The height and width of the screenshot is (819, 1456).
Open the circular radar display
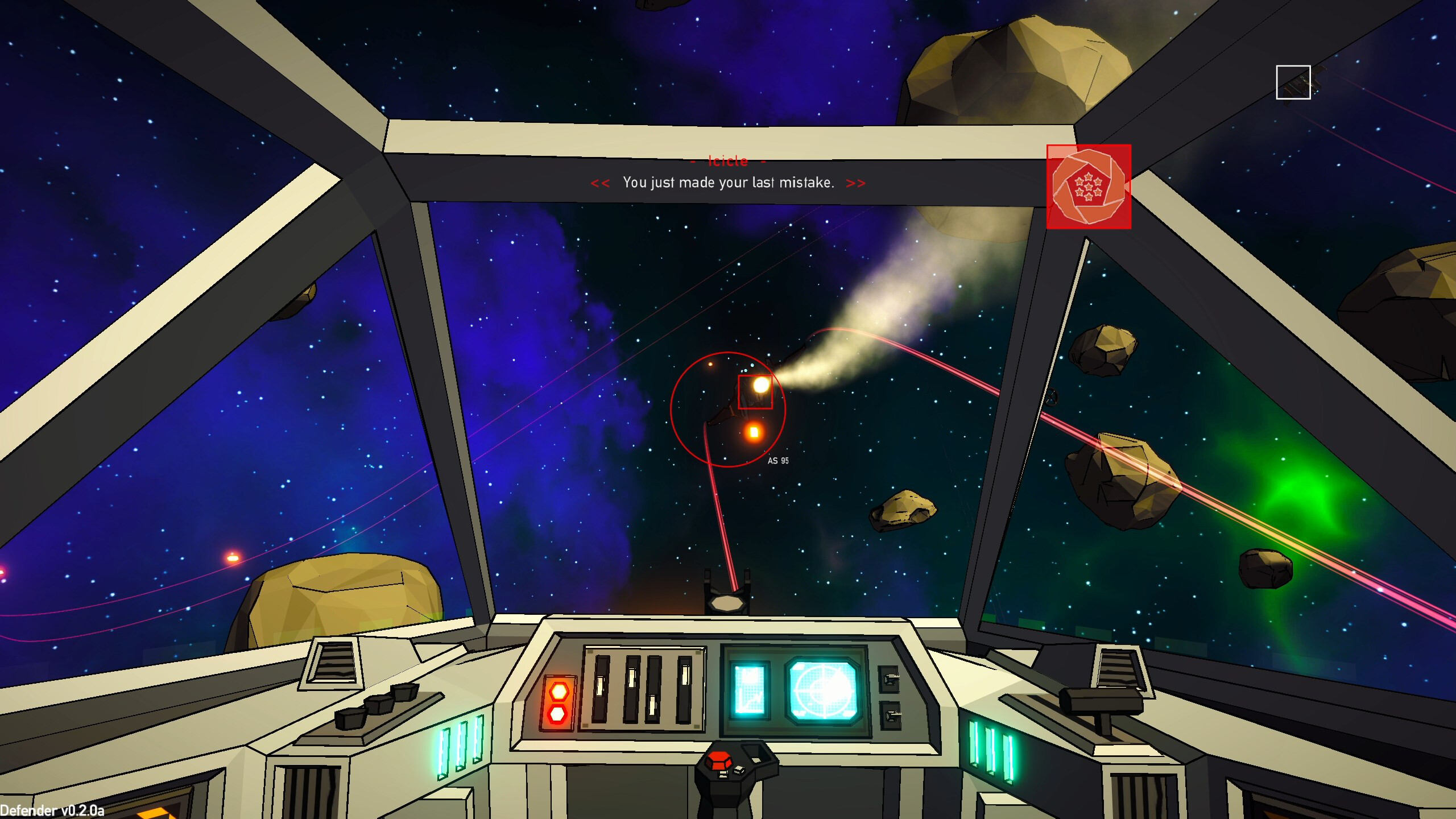(x=824, y=690)
